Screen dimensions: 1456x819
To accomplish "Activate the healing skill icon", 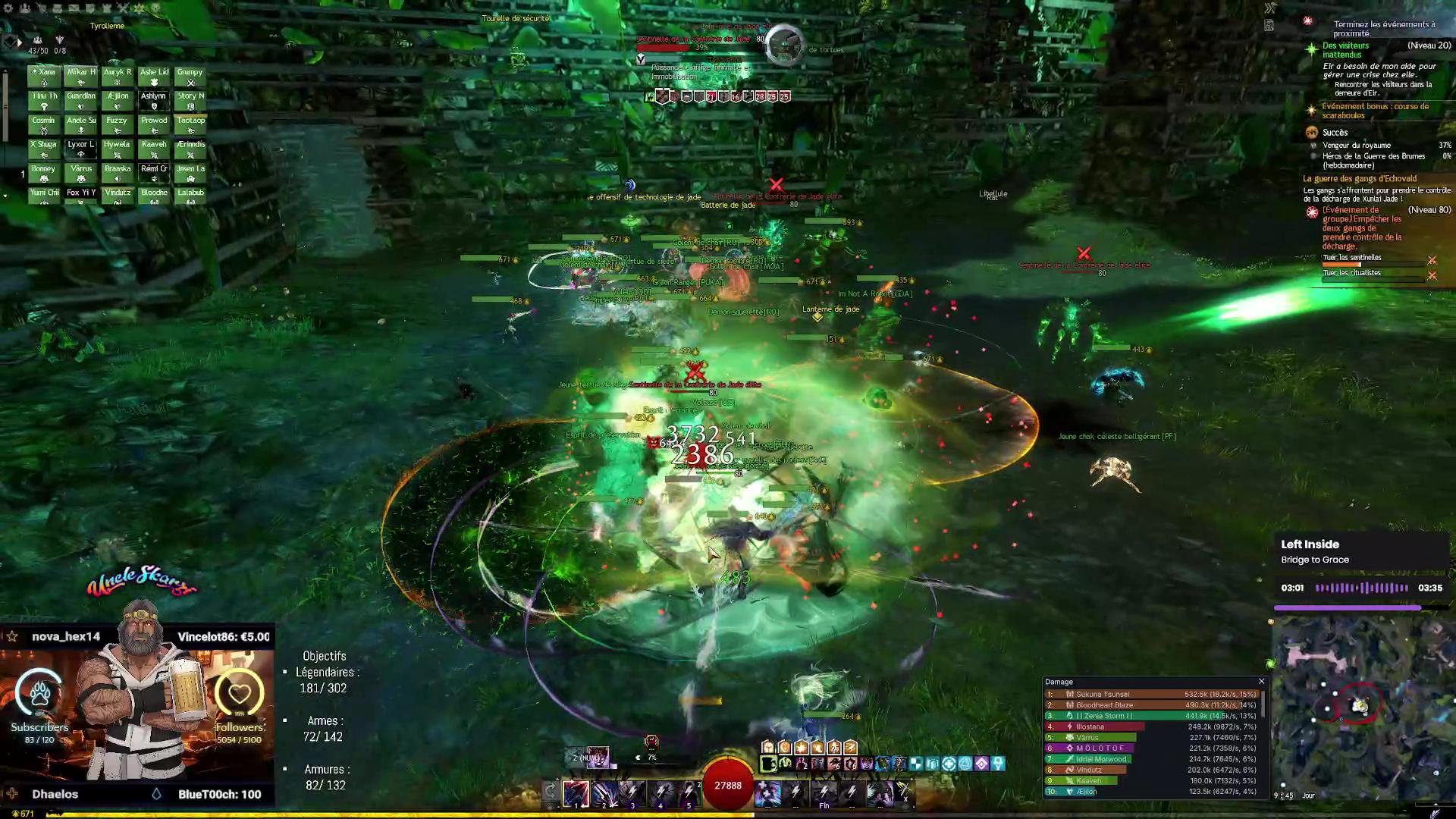I will (x=767, y=793).
